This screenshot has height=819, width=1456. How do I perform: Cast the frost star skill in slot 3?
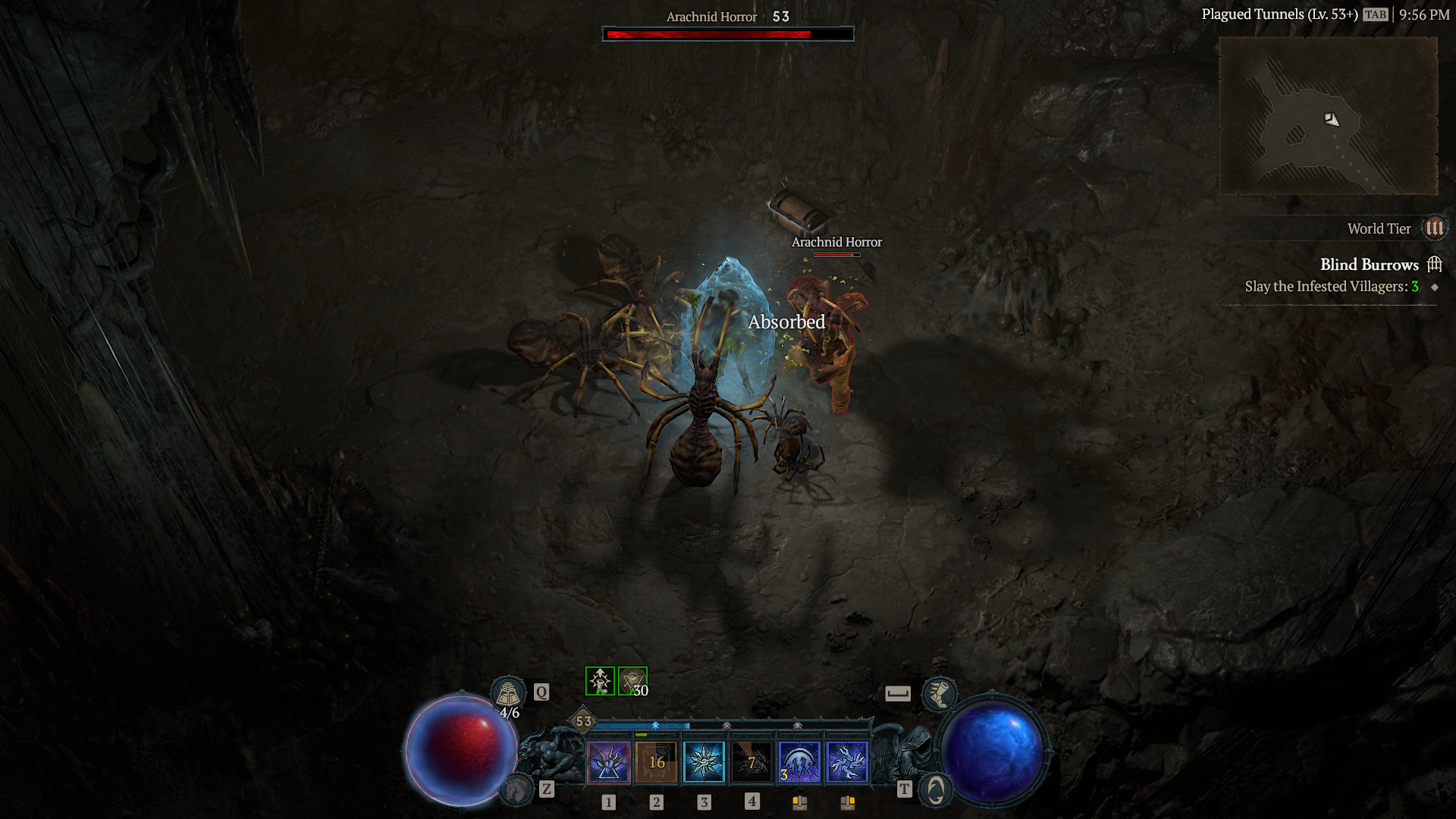704,761
